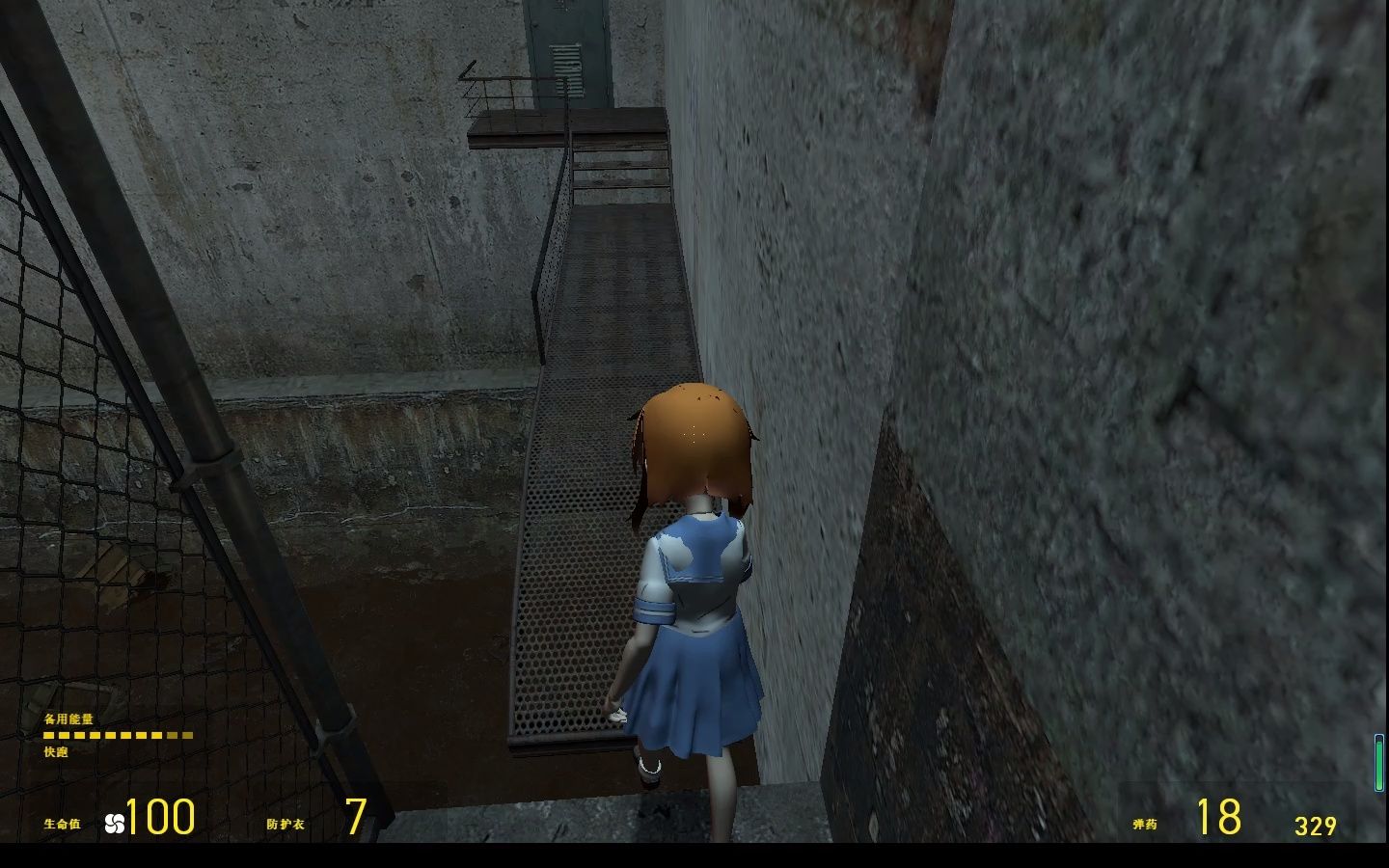This screenshot has height=868, width=1389.
Task: Click the last dimmed segment of the energy bar
Action: click(189, 735)
